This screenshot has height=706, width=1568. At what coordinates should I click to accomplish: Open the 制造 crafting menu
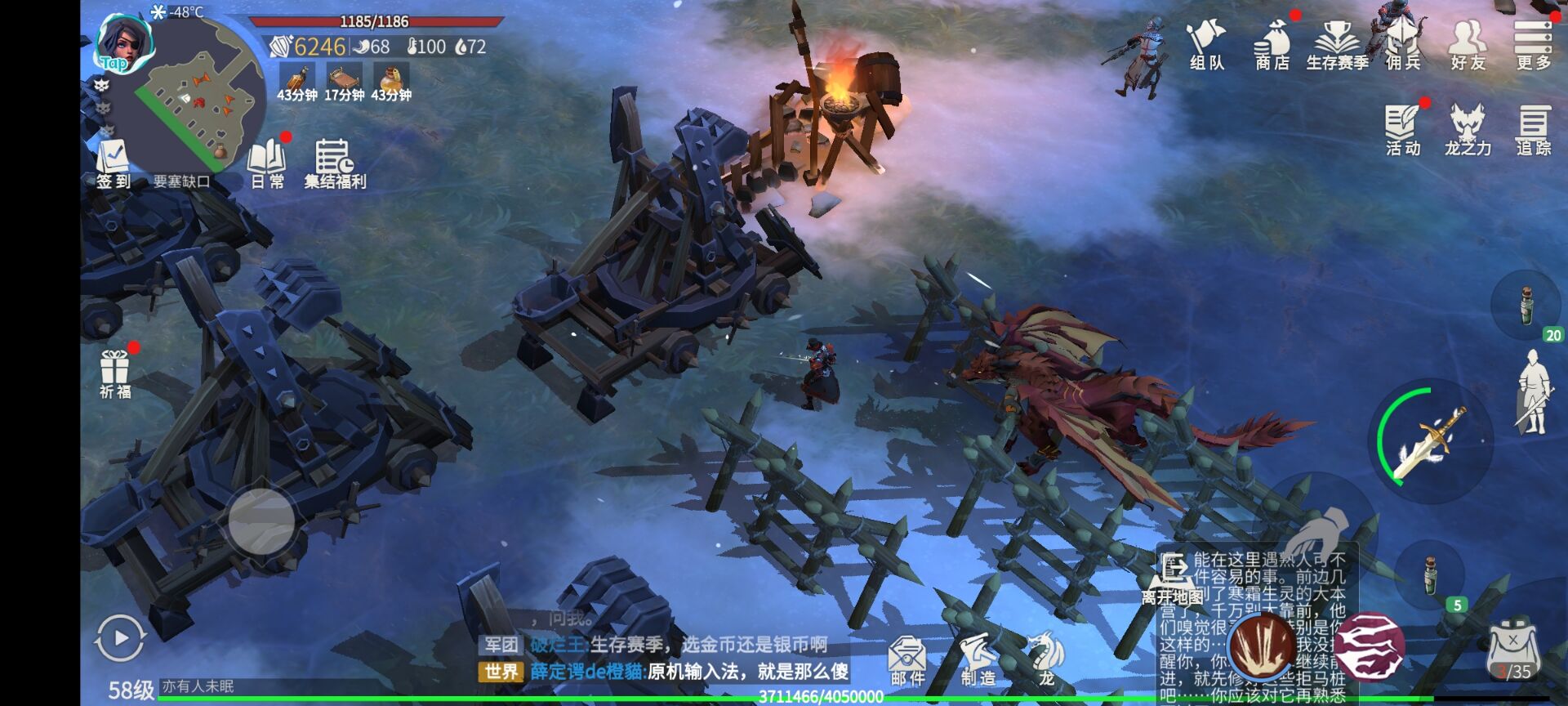pyautogui.click(x=978, y=660)
